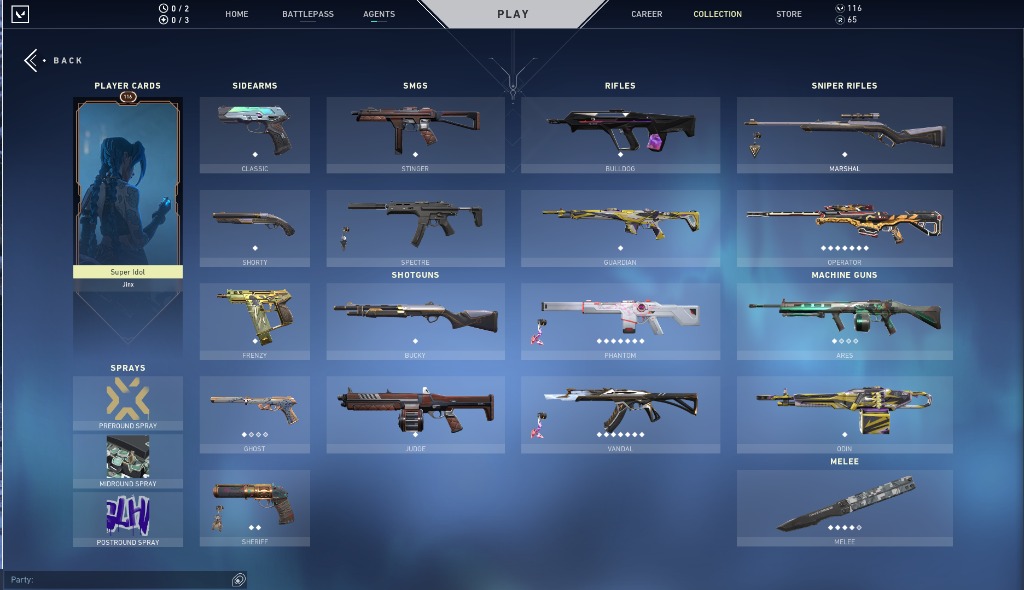This screenshot has width=1024, height=590.
Task: Select the Sheriff weapon tile
Action: [x=254, y=508]
